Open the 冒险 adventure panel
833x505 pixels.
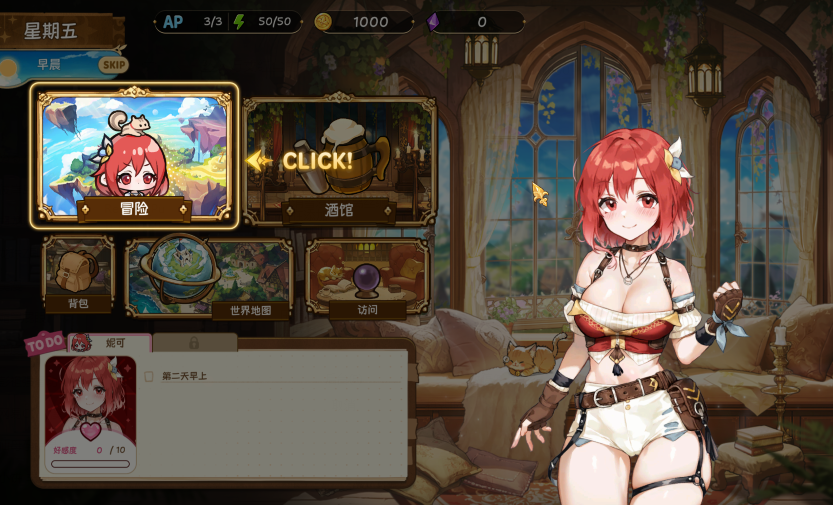click(x=134, y=155)
